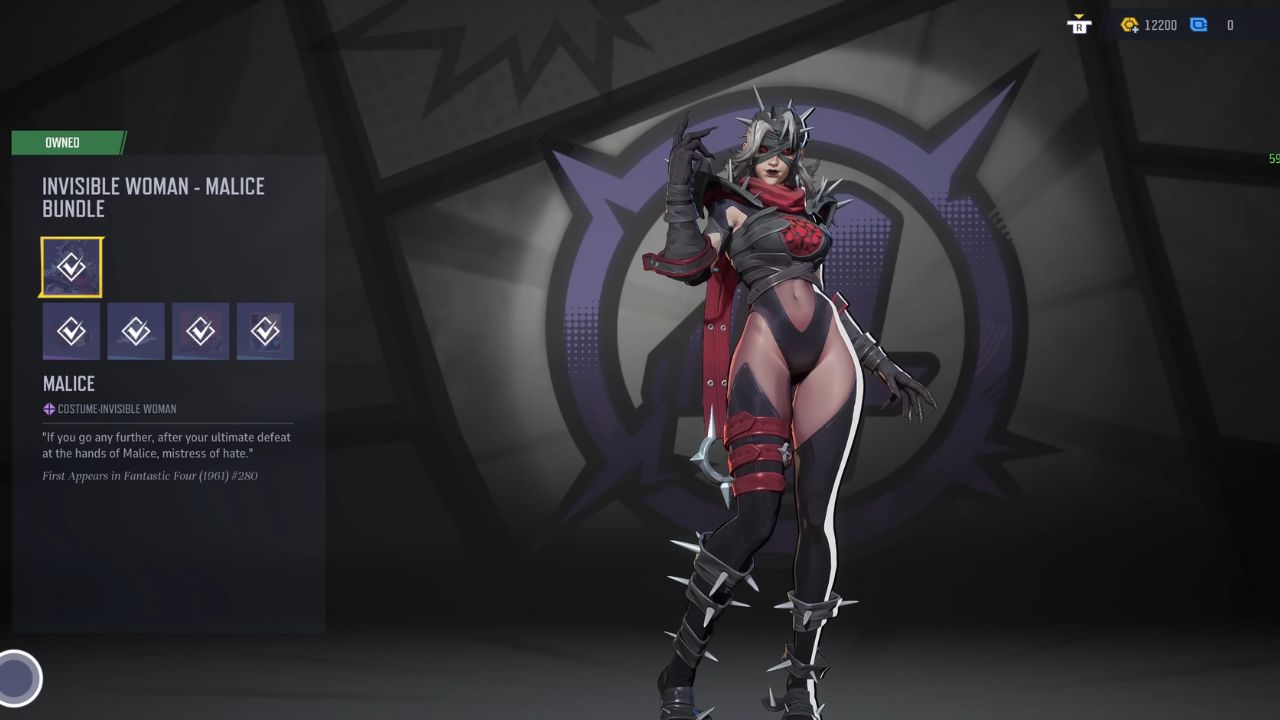The image size is (1280, 720).
Task: Select the third small bundle item icon
Action: 200,331
